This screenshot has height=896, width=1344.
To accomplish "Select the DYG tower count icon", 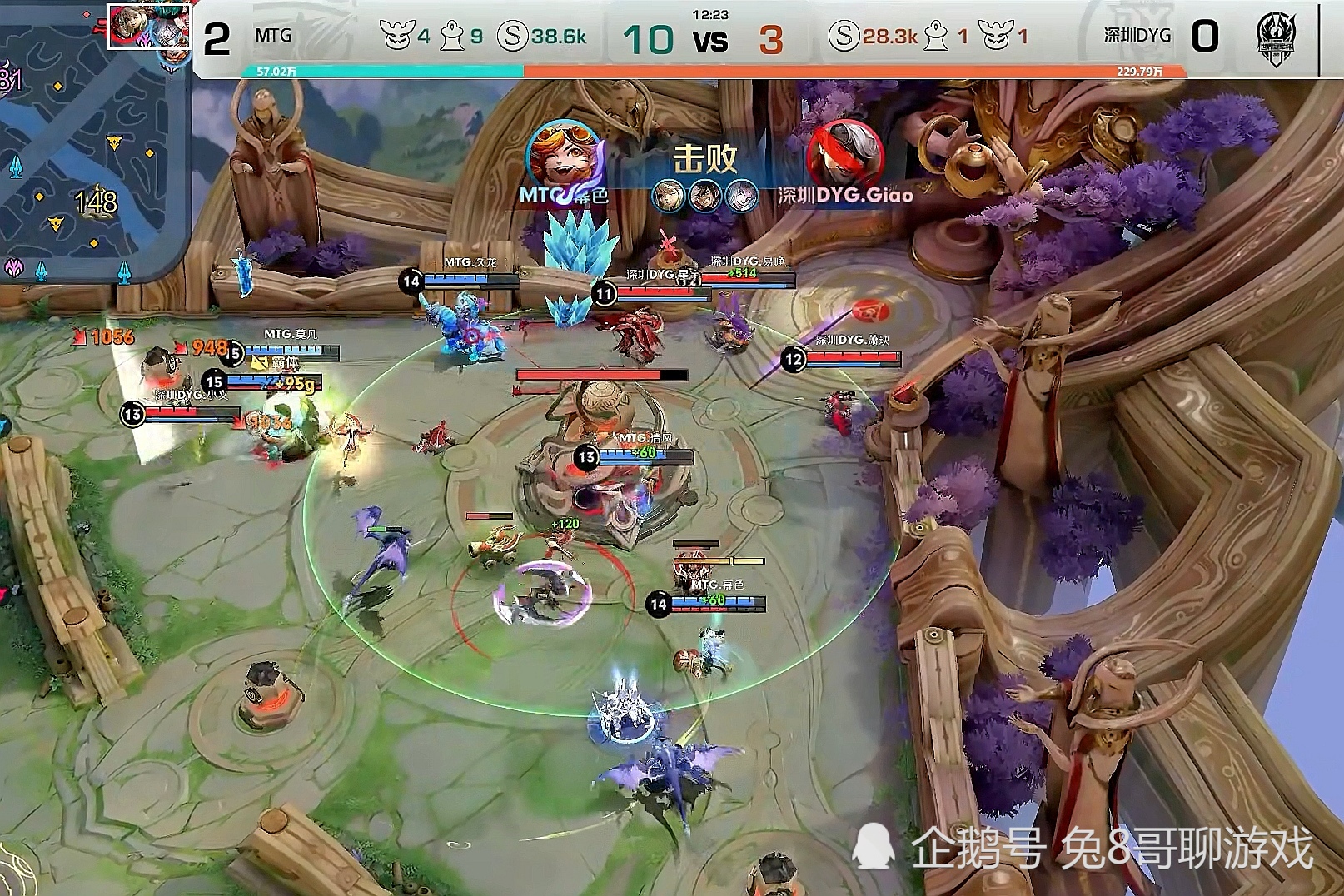I will pos(937,37).
